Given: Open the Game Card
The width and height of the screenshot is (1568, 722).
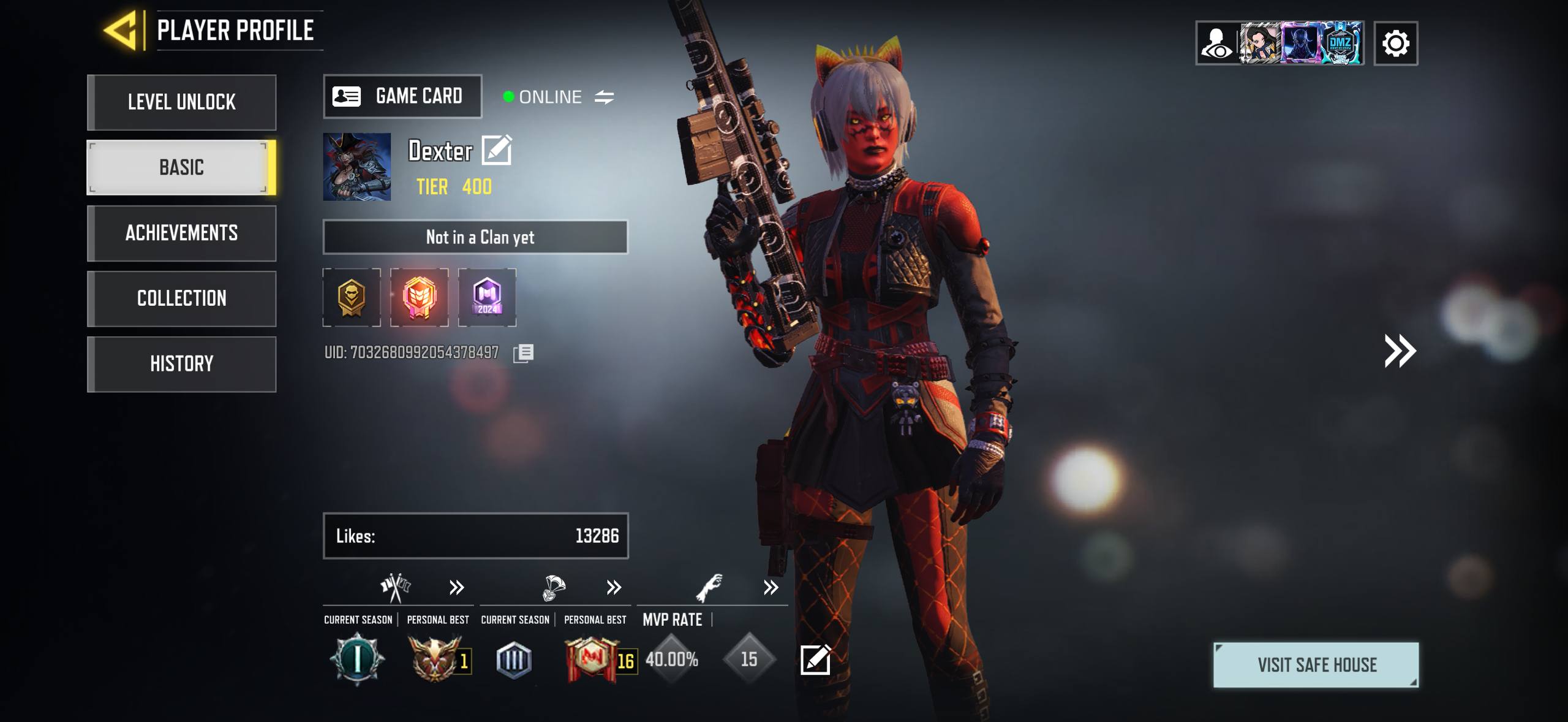Looking at the screenshot, I should pyautogui.click(x=402, y=96).
